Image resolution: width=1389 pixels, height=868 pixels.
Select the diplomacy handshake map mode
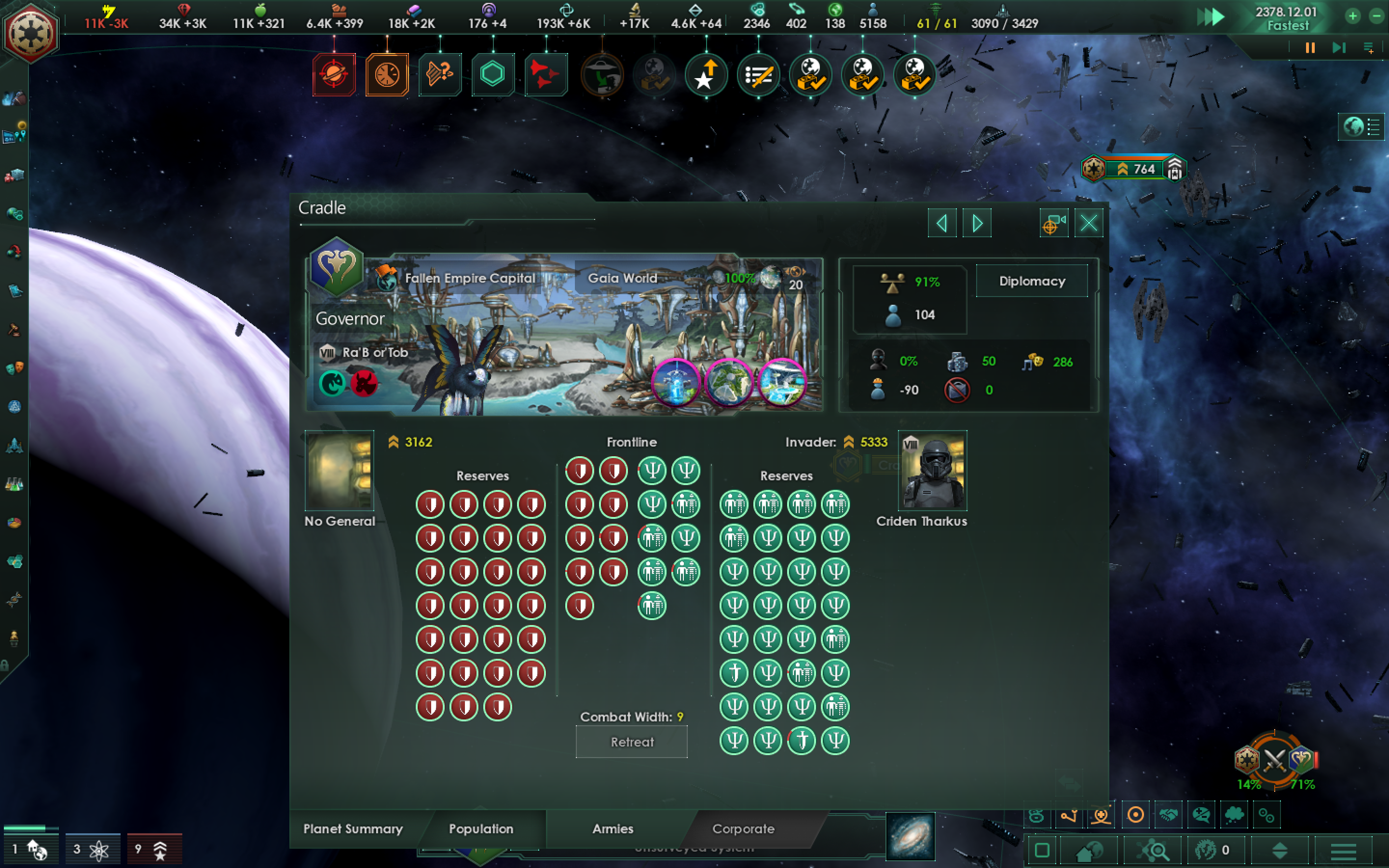point(1169,815)
